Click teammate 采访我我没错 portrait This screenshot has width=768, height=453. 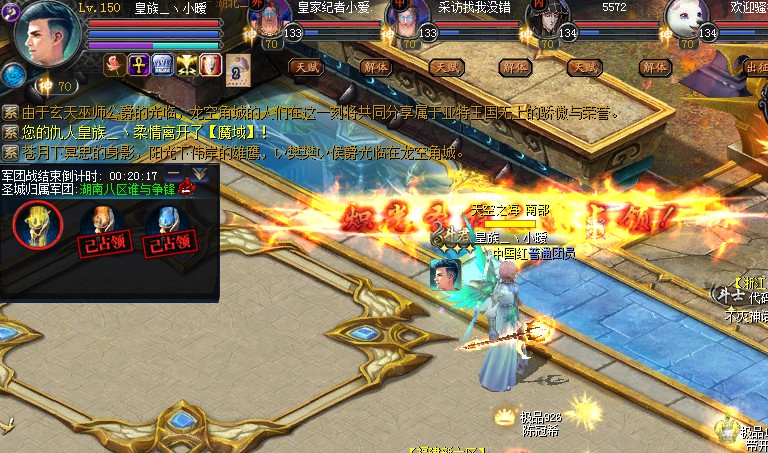tap(407, 19)
